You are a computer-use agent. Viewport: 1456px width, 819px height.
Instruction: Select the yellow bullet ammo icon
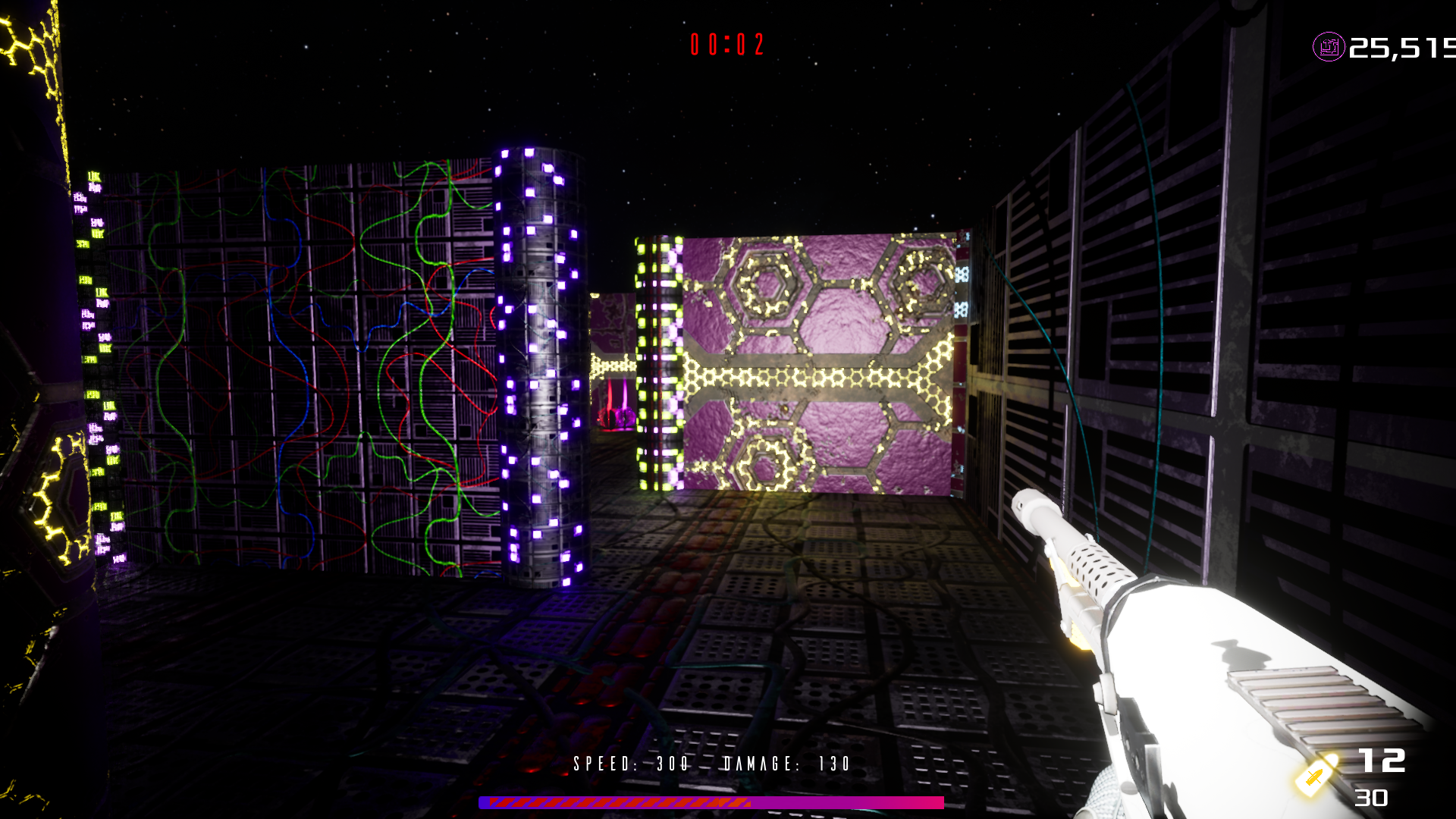pos(1316,775)
